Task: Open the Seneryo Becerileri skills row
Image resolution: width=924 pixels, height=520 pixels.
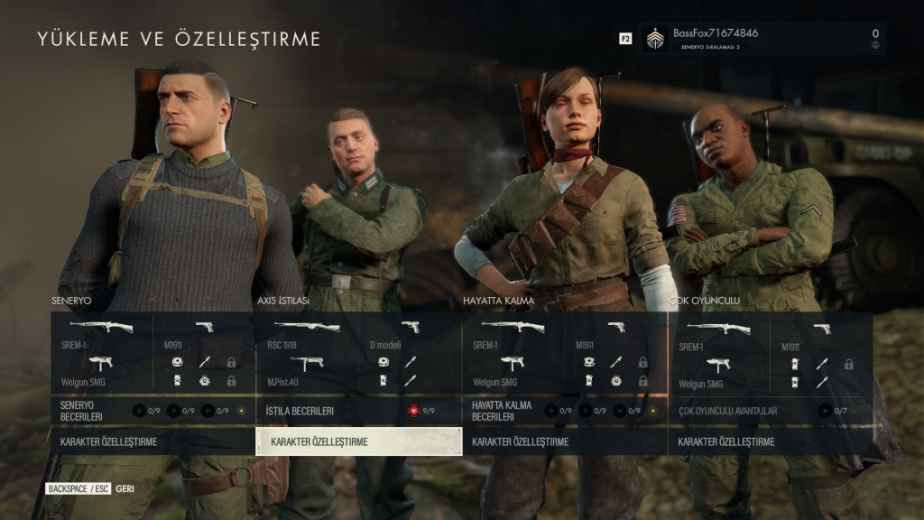Action: [x=152, y=410]
